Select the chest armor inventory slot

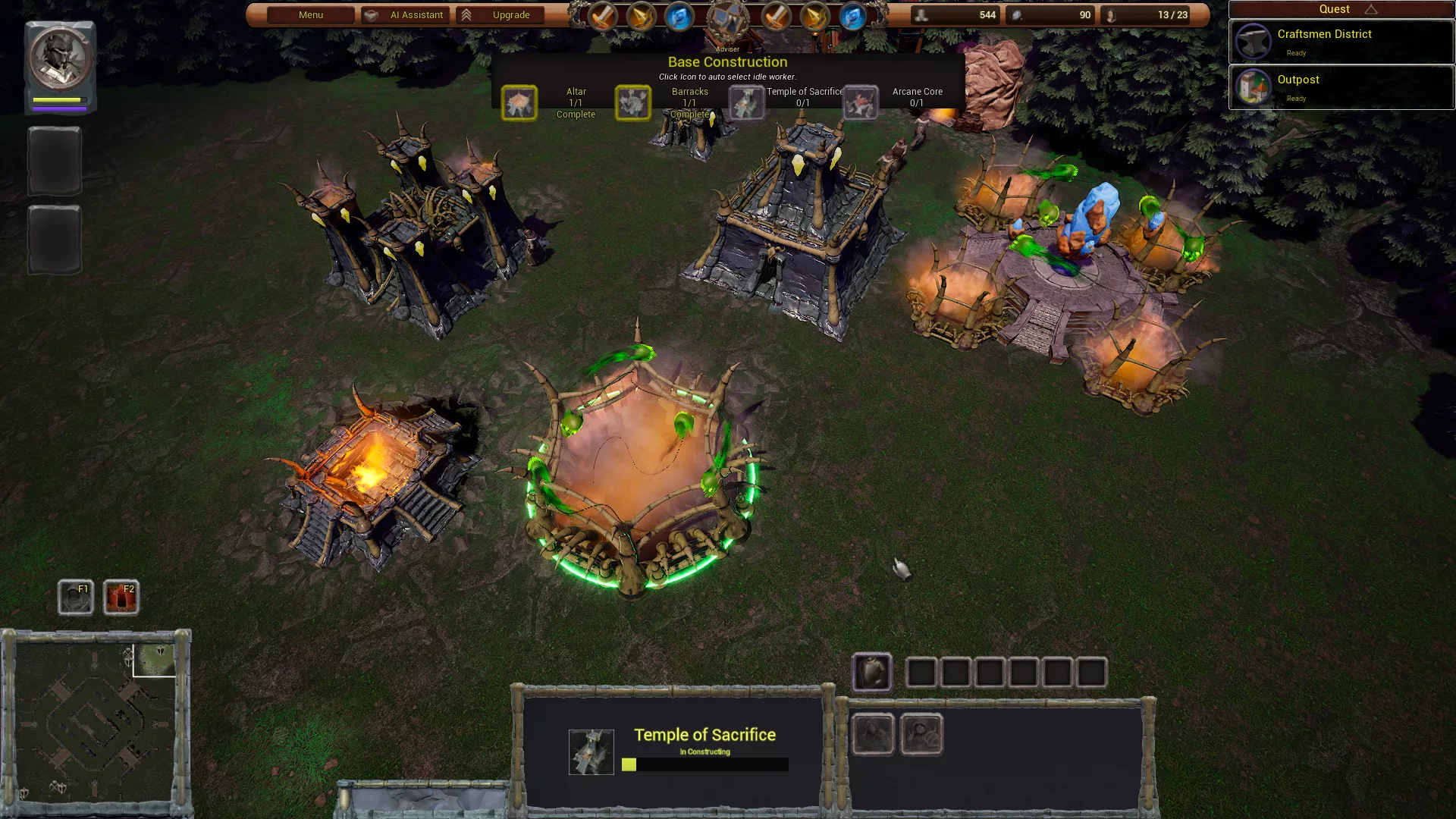pyautogui.click(x=872, y=673)
